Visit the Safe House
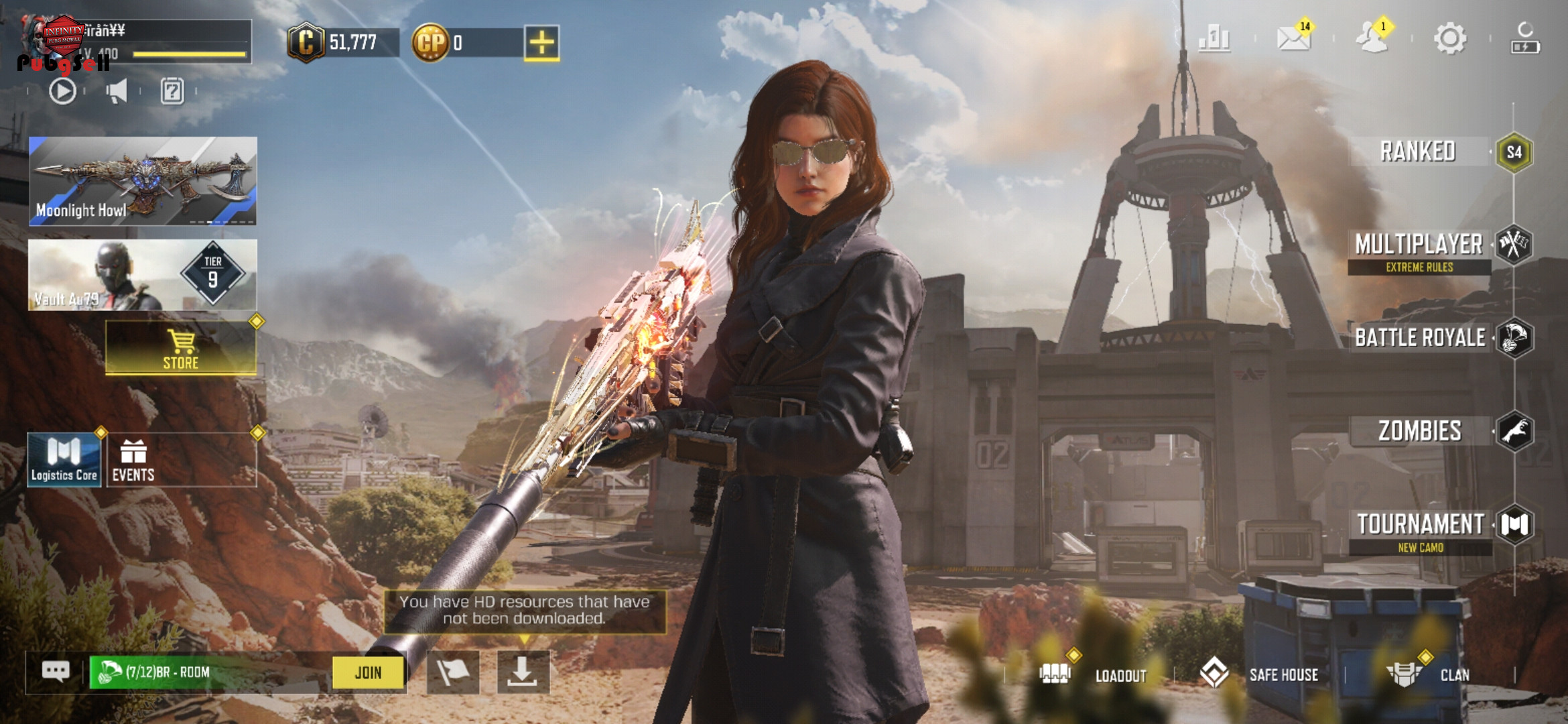Screen dimensions: 1568x724 [x=1260, y=674]
